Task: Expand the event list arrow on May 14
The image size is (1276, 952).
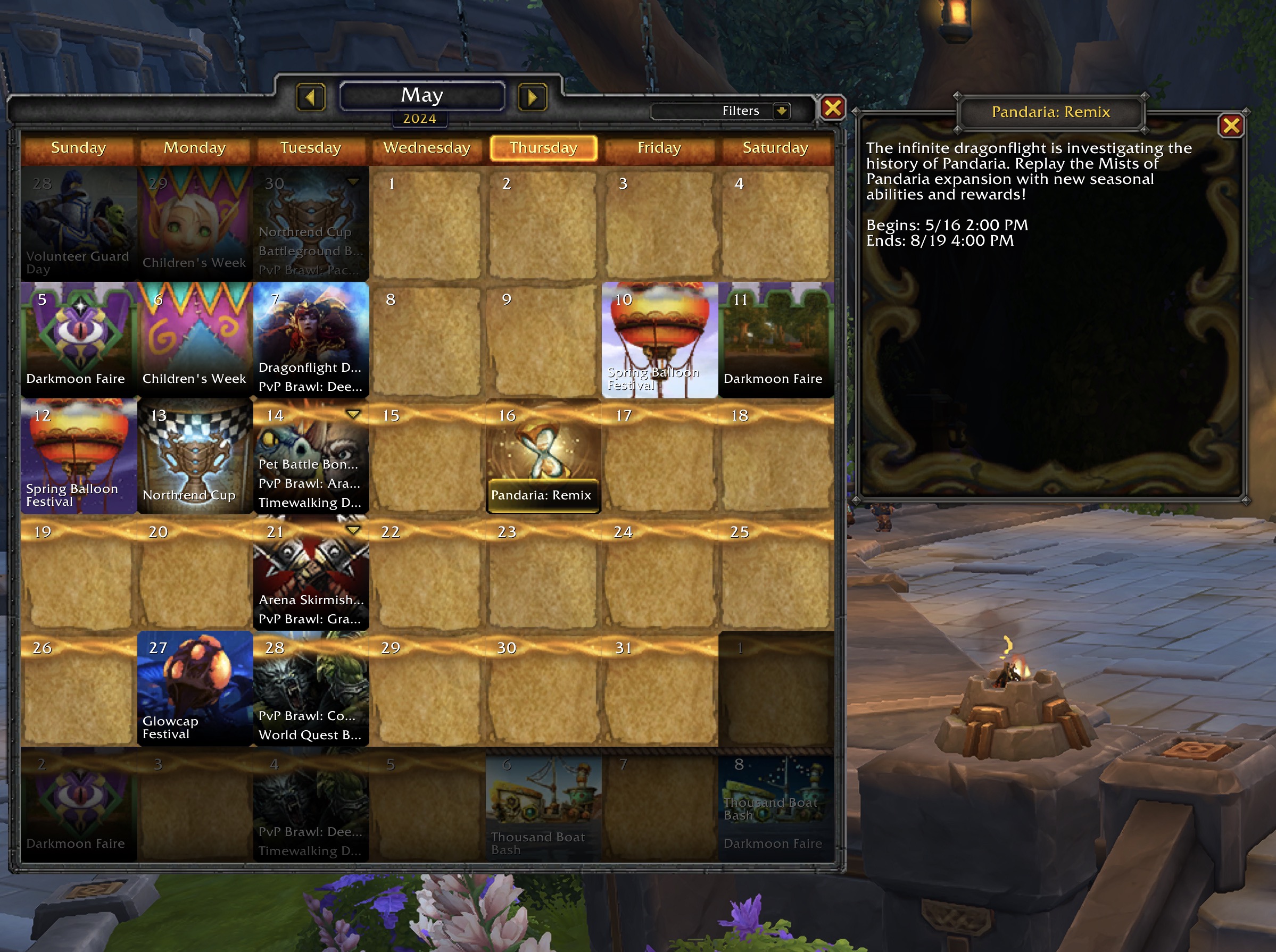Action: 353,414
